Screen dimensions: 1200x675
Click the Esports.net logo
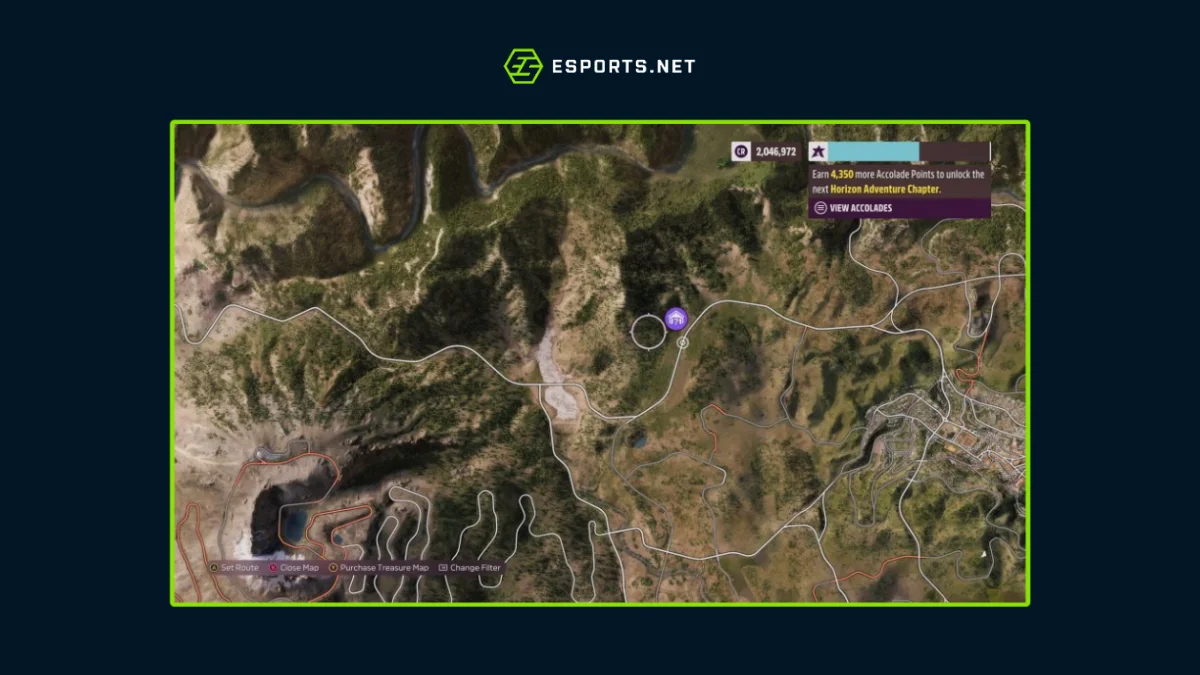point(599,66)
